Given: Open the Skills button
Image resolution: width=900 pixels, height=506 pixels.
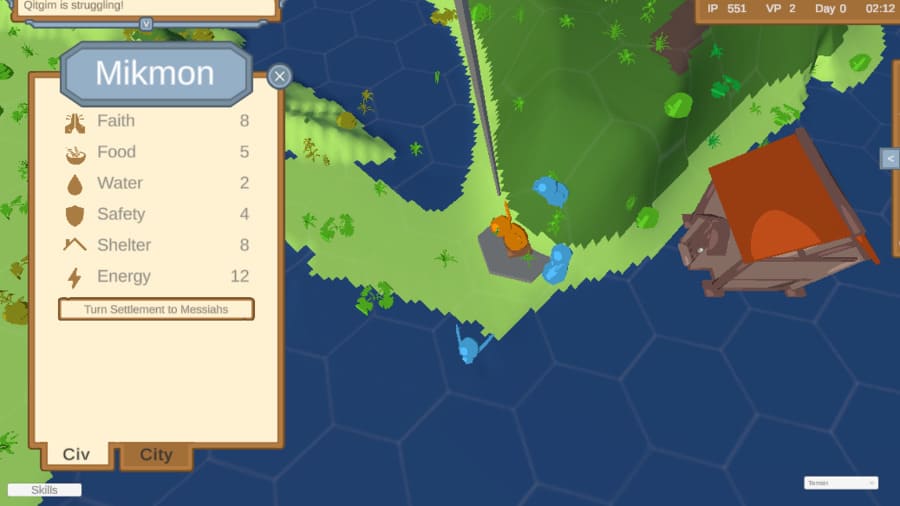Looking at the screenshot, I should point(44,490).
